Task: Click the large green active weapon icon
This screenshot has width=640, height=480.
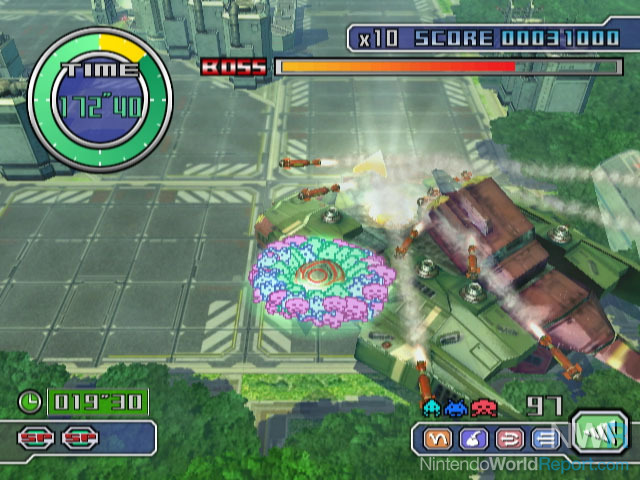Action: [593, 432]
